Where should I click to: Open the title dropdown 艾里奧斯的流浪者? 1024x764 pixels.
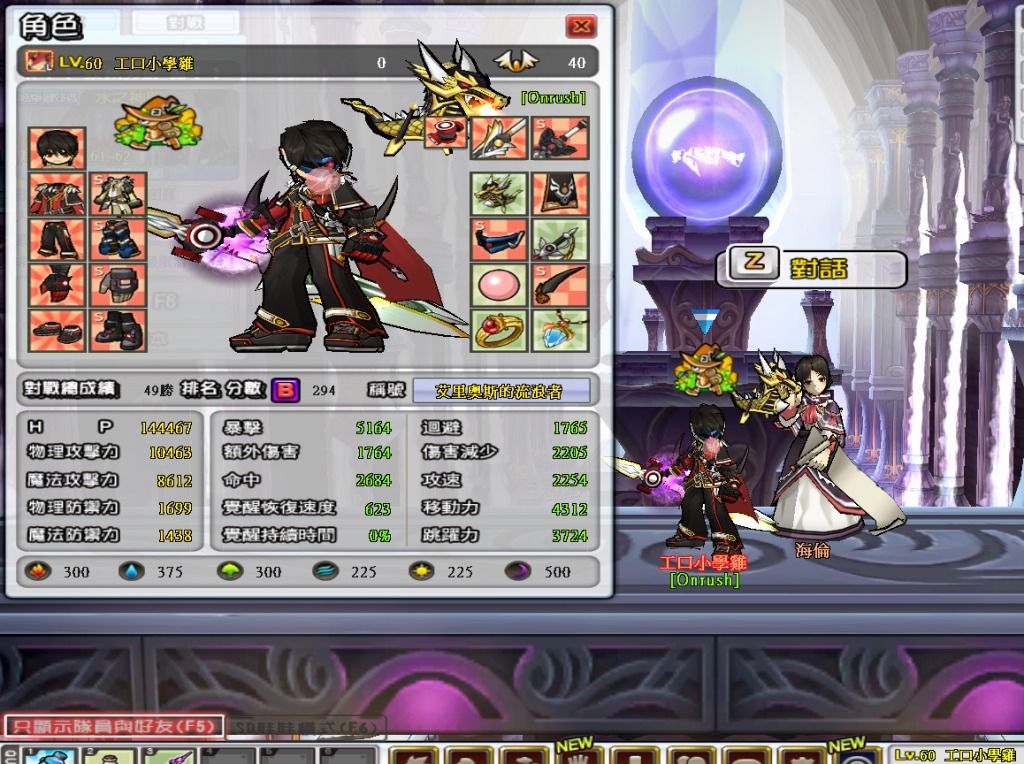click(500, 391)
